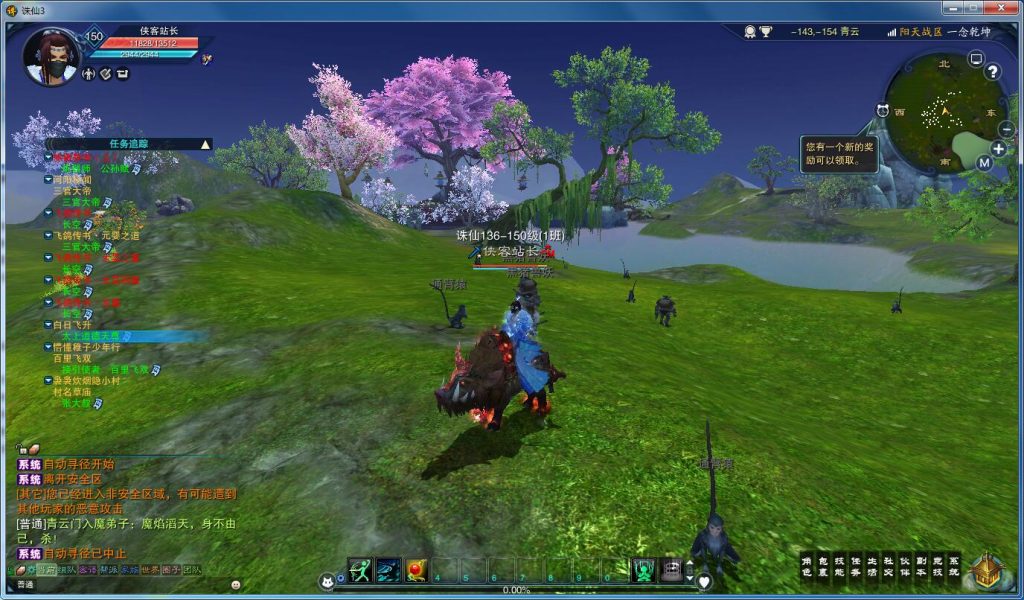Image resolution: width=1024 pixels, height=600 pixels.
Task: Click the player portrait avatar
Action: 50,58
